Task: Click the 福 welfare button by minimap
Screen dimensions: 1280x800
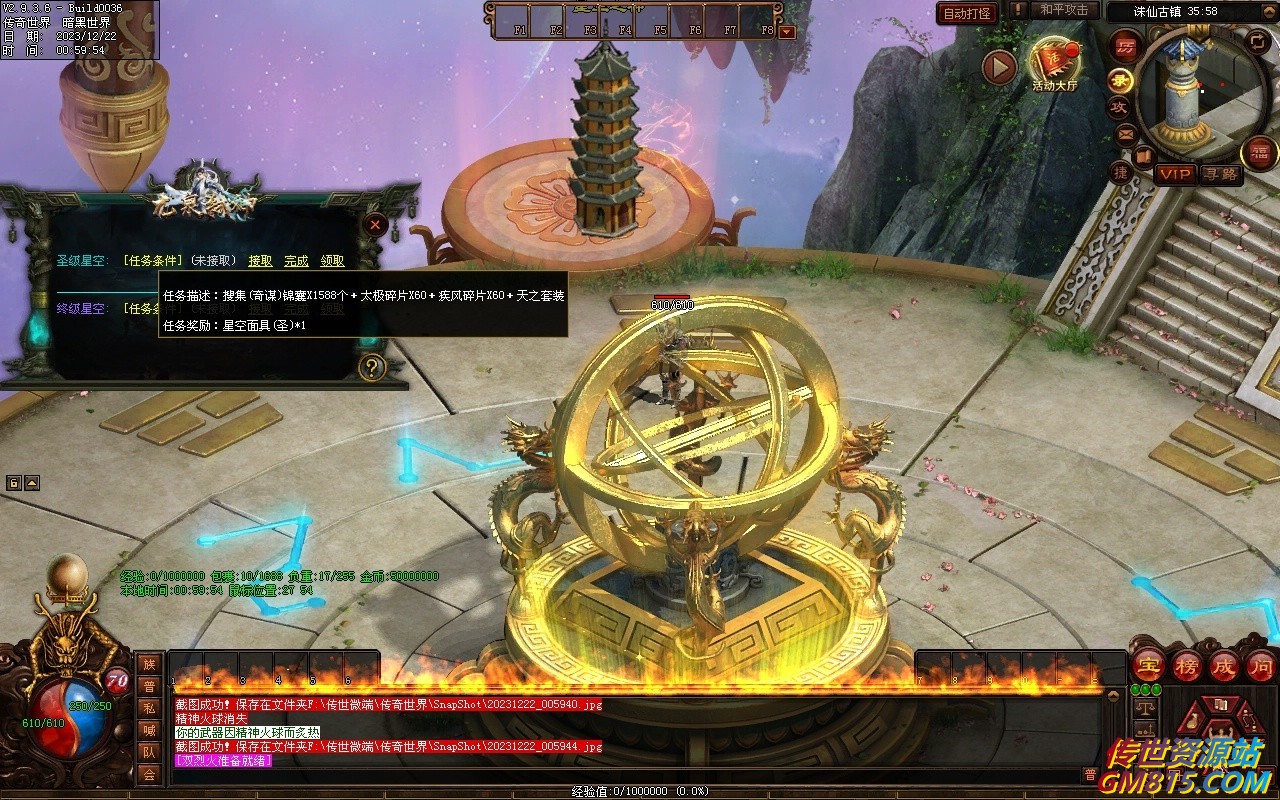Action: (x=1260, y=153)
